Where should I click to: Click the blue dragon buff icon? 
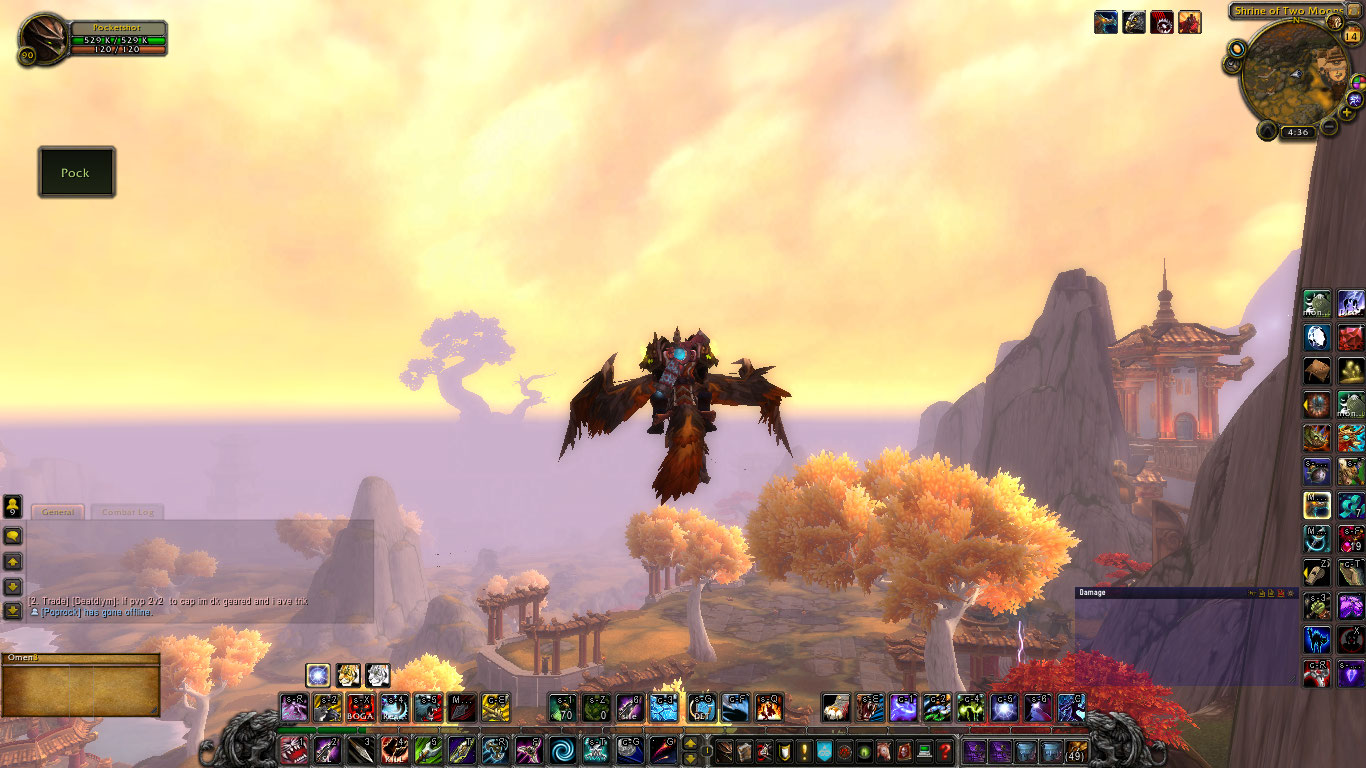pyautogui.click(x=1106, y=22)
